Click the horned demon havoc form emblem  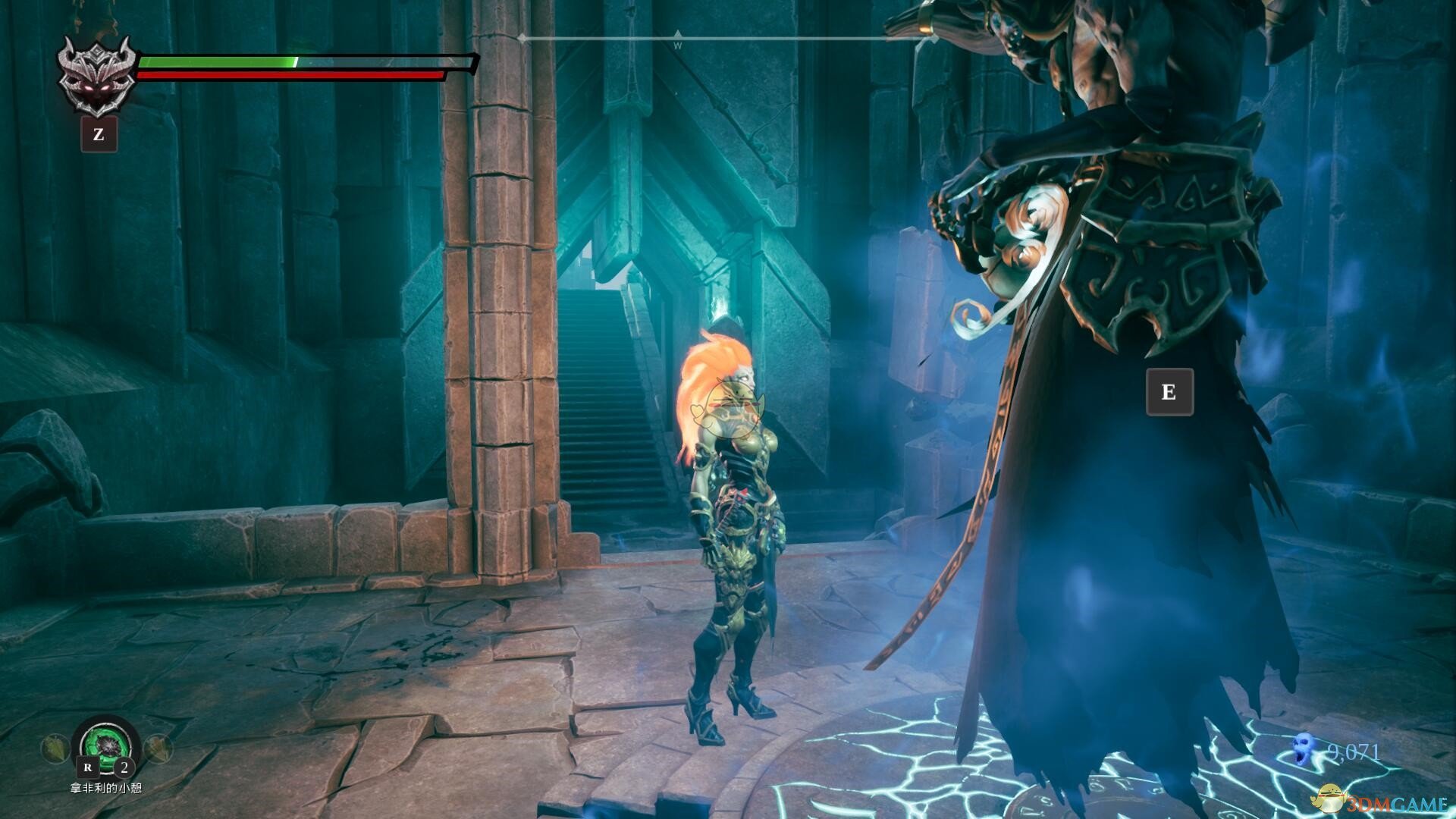(98, 76)
